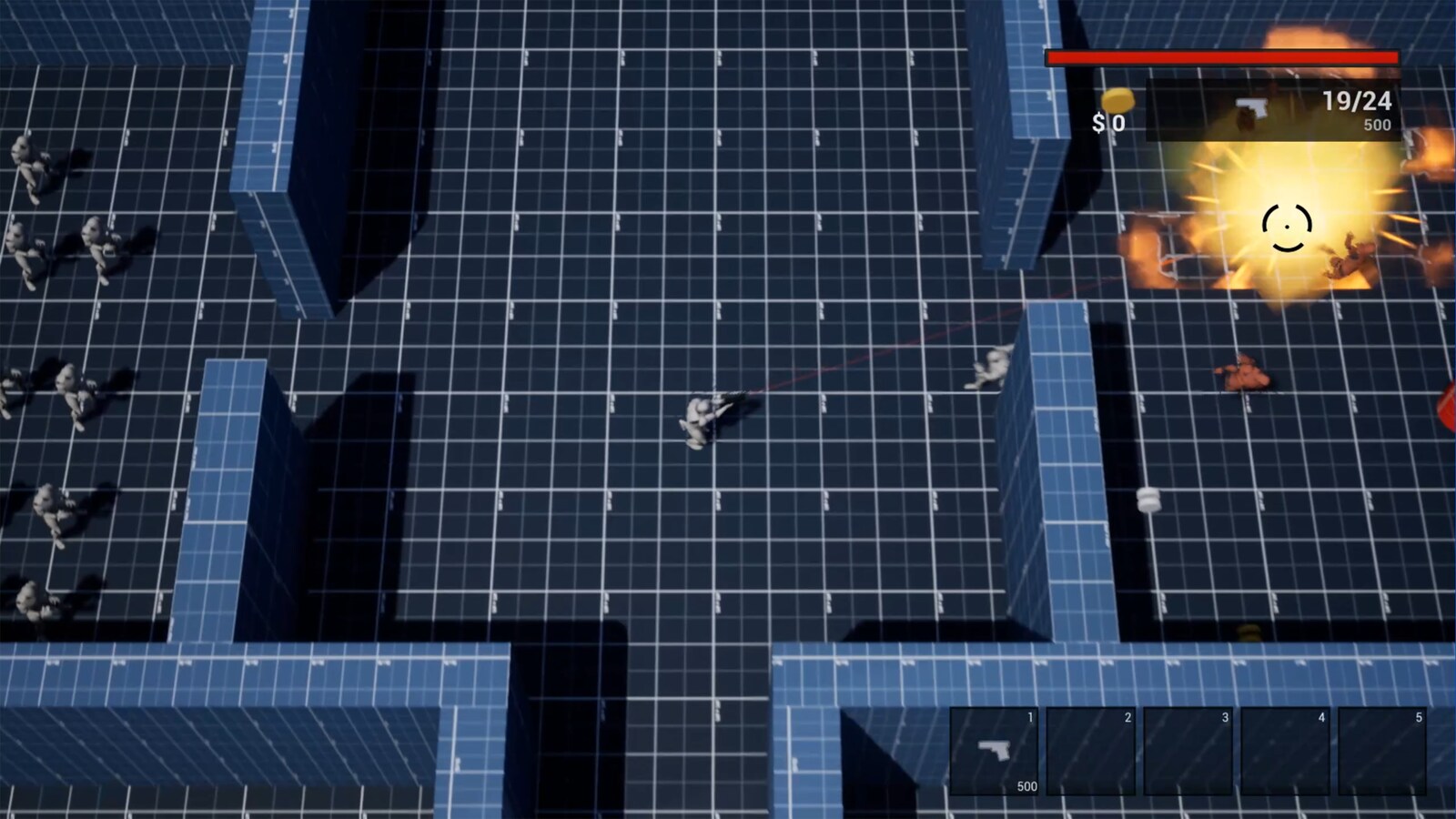Click the enemy standing near the right corridor wall
1456x819 pixels.
tap(995, 364)
